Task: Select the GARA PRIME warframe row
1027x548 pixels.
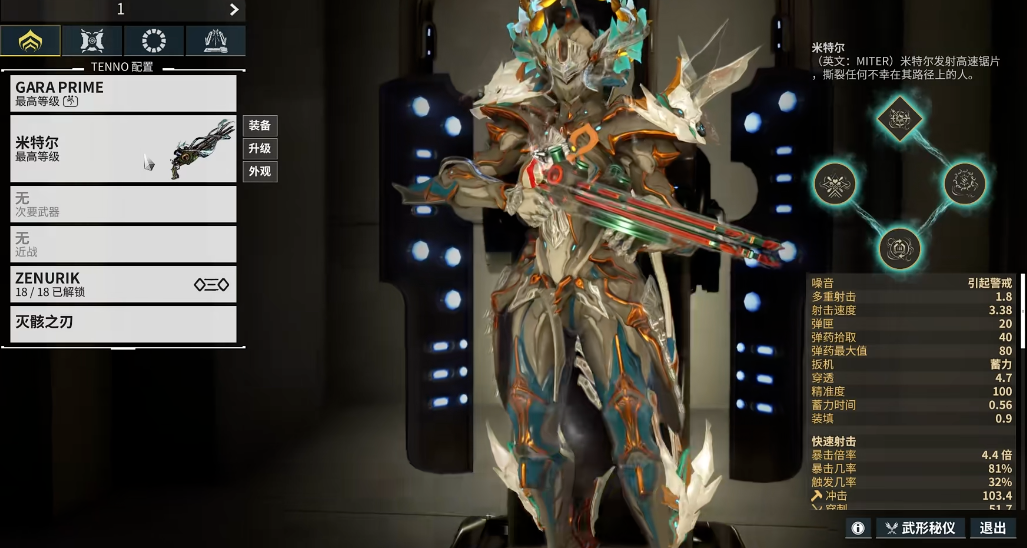Action: tap(124, 94)
